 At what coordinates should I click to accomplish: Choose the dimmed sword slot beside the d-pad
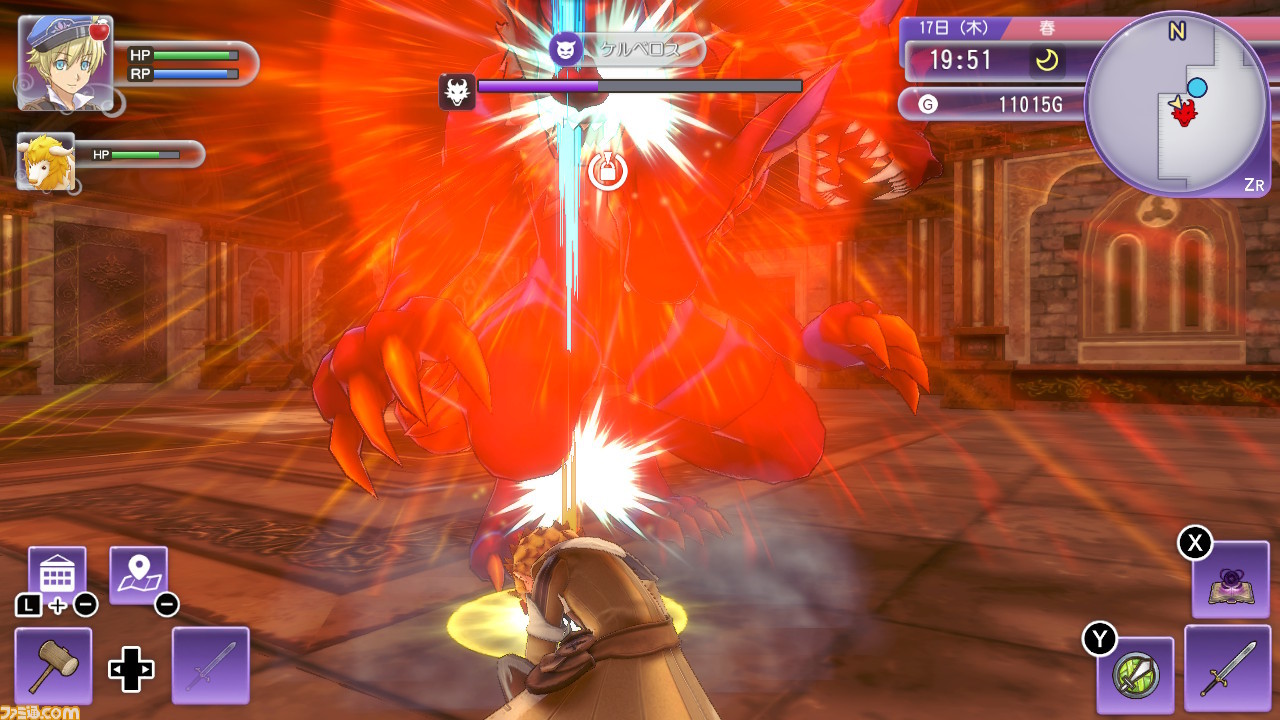coord(210,665)
